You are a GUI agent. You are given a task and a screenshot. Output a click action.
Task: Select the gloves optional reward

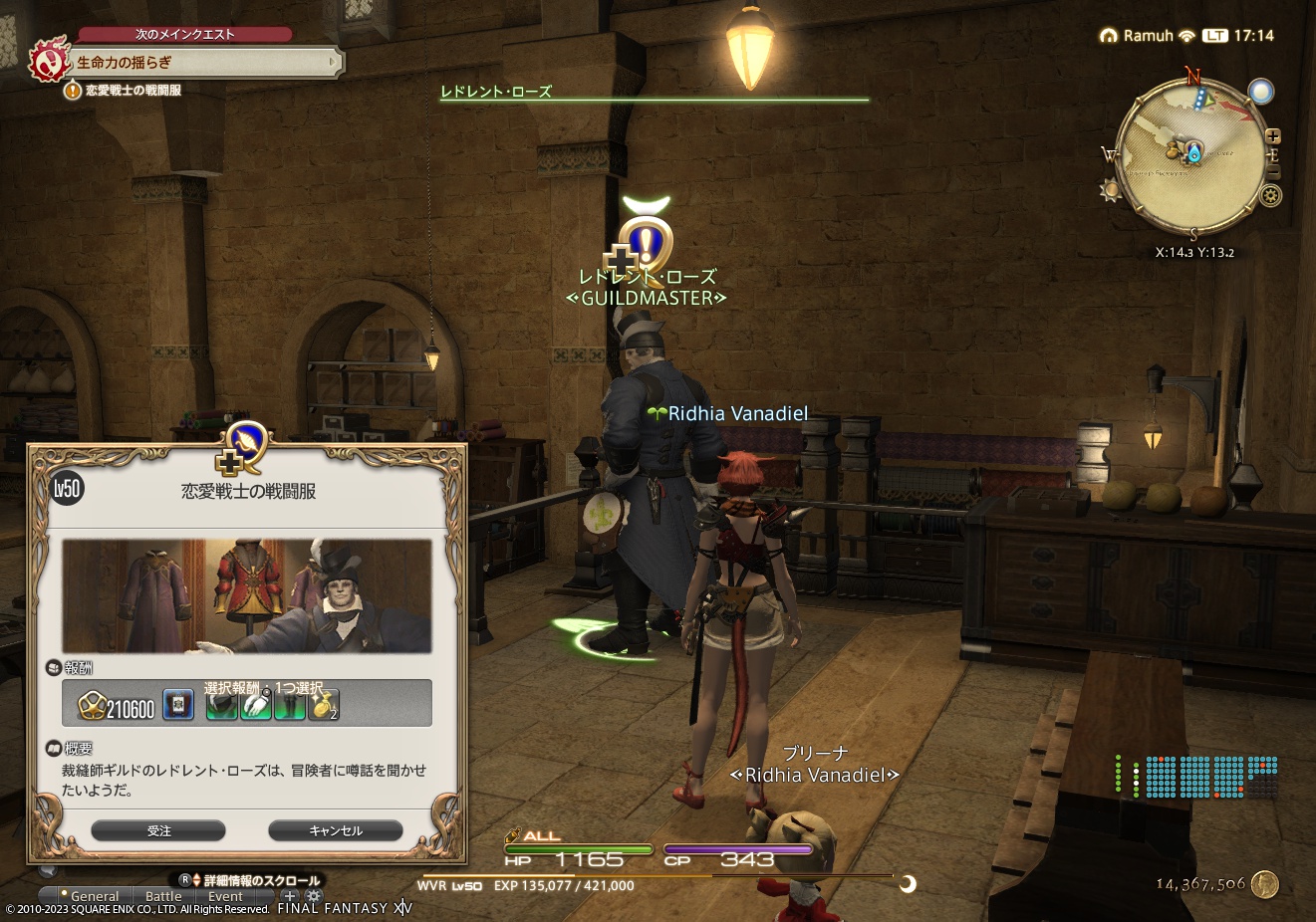pyautogui.click(x=255, y=704)
